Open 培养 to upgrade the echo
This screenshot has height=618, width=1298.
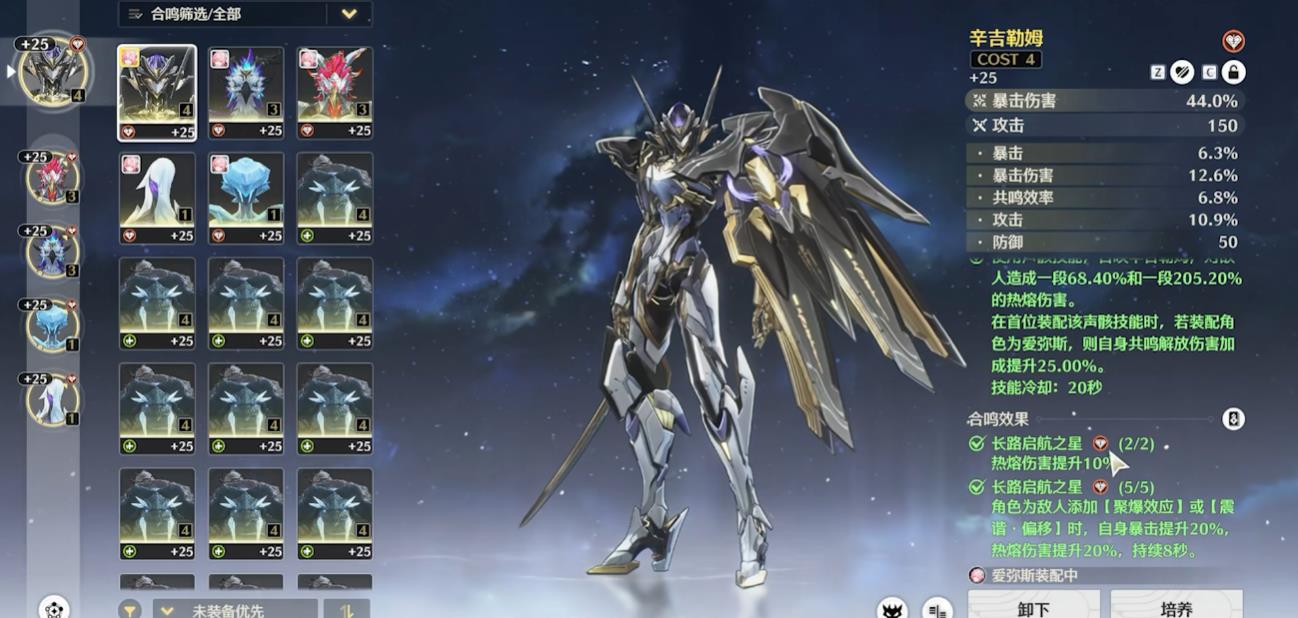[x=1176, y=606]
